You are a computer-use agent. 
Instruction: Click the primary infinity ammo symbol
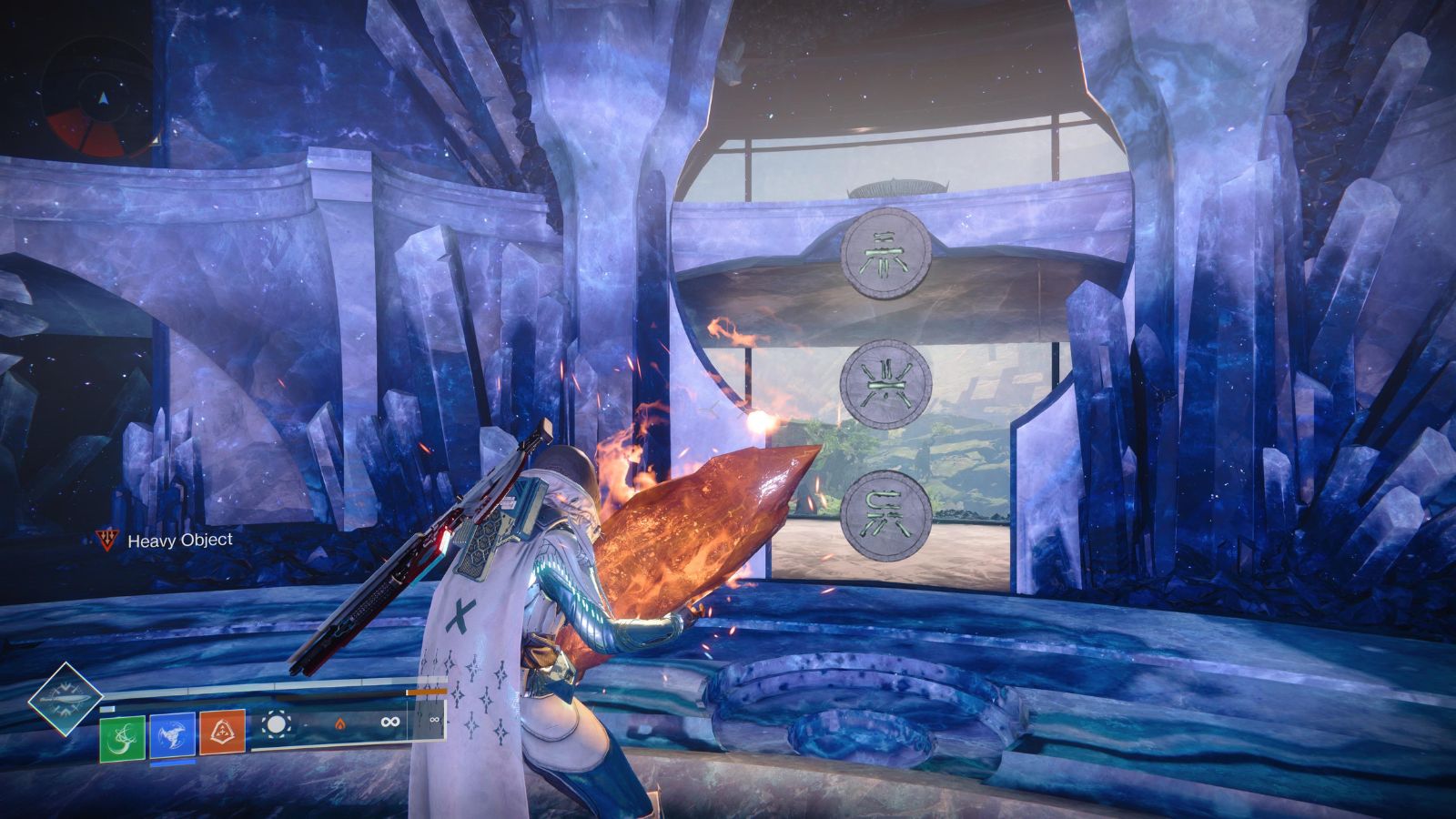pyautogui.click(x=389, y=721)
